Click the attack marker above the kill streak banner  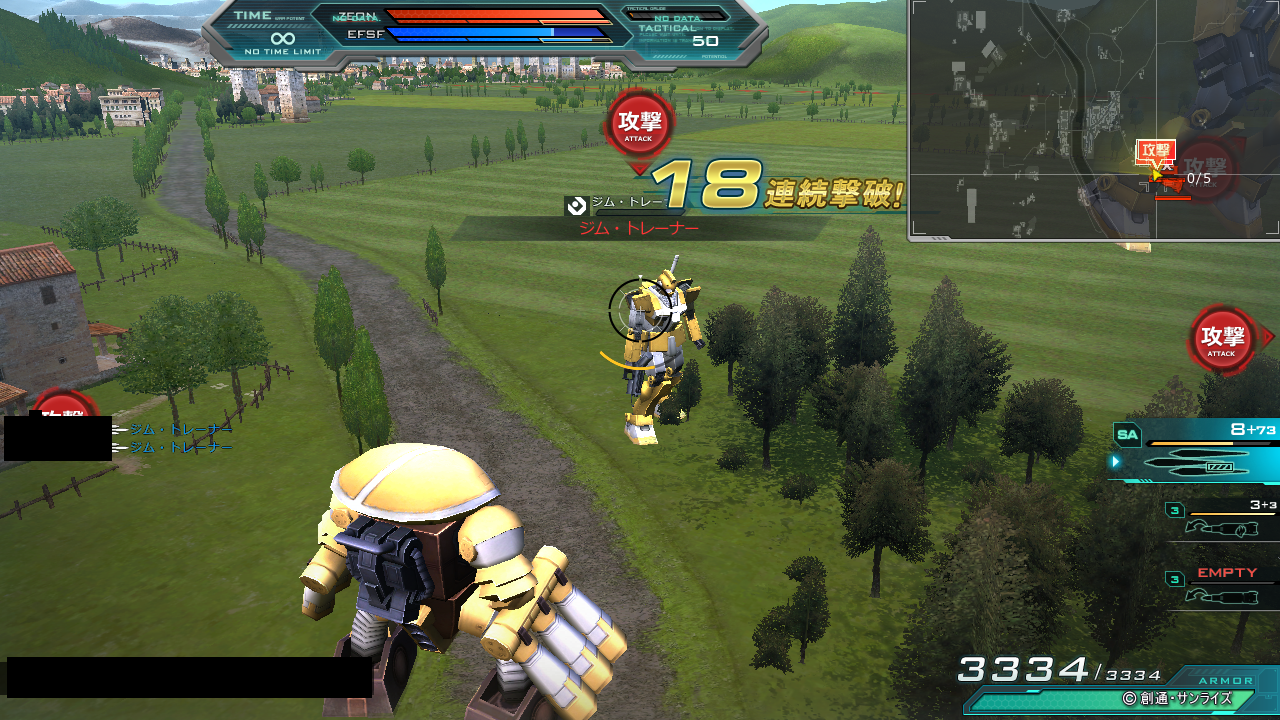640,125
